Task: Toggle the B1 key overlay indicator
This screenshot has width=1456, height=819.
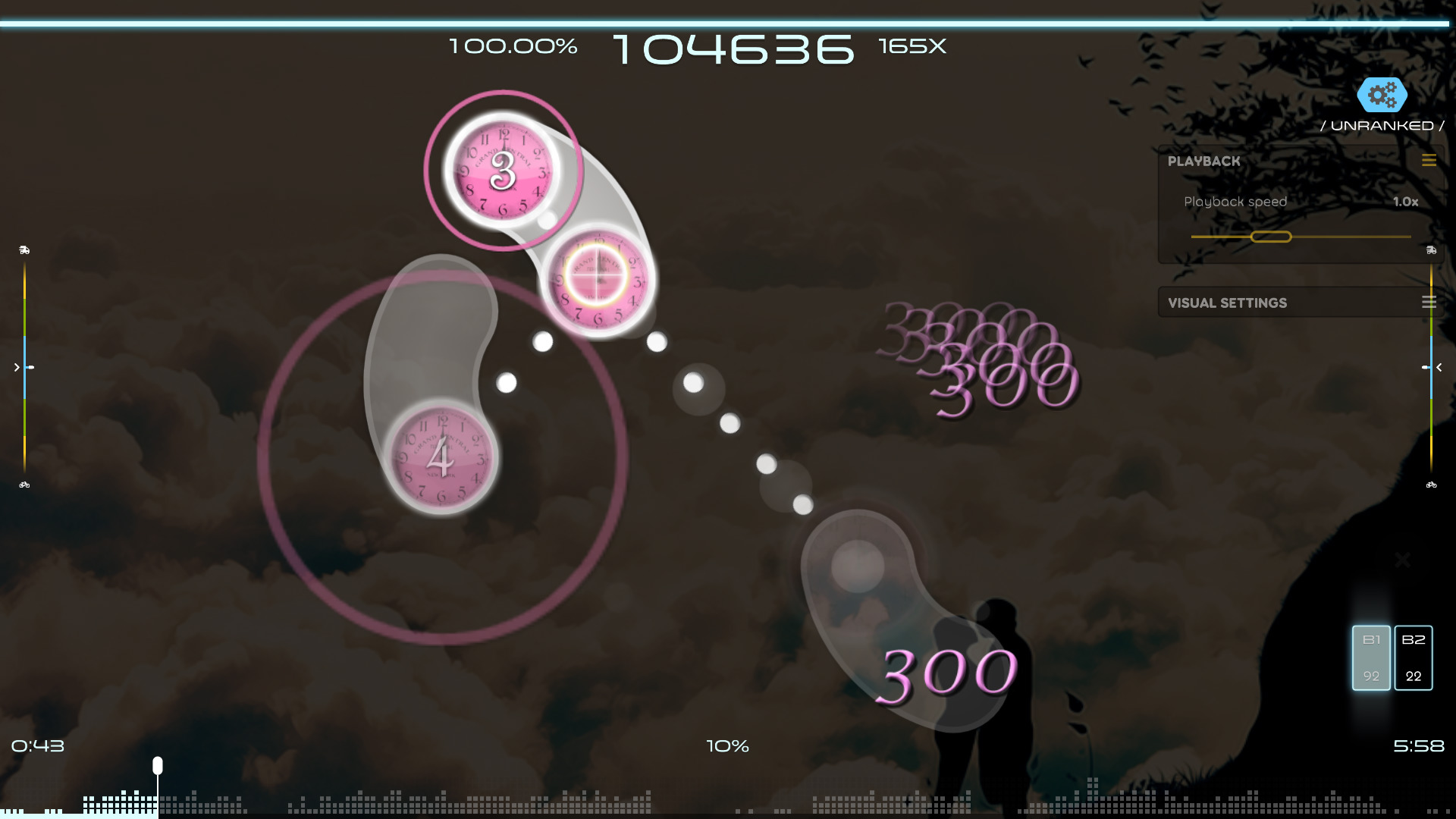Action: (x=1370, y=657)
